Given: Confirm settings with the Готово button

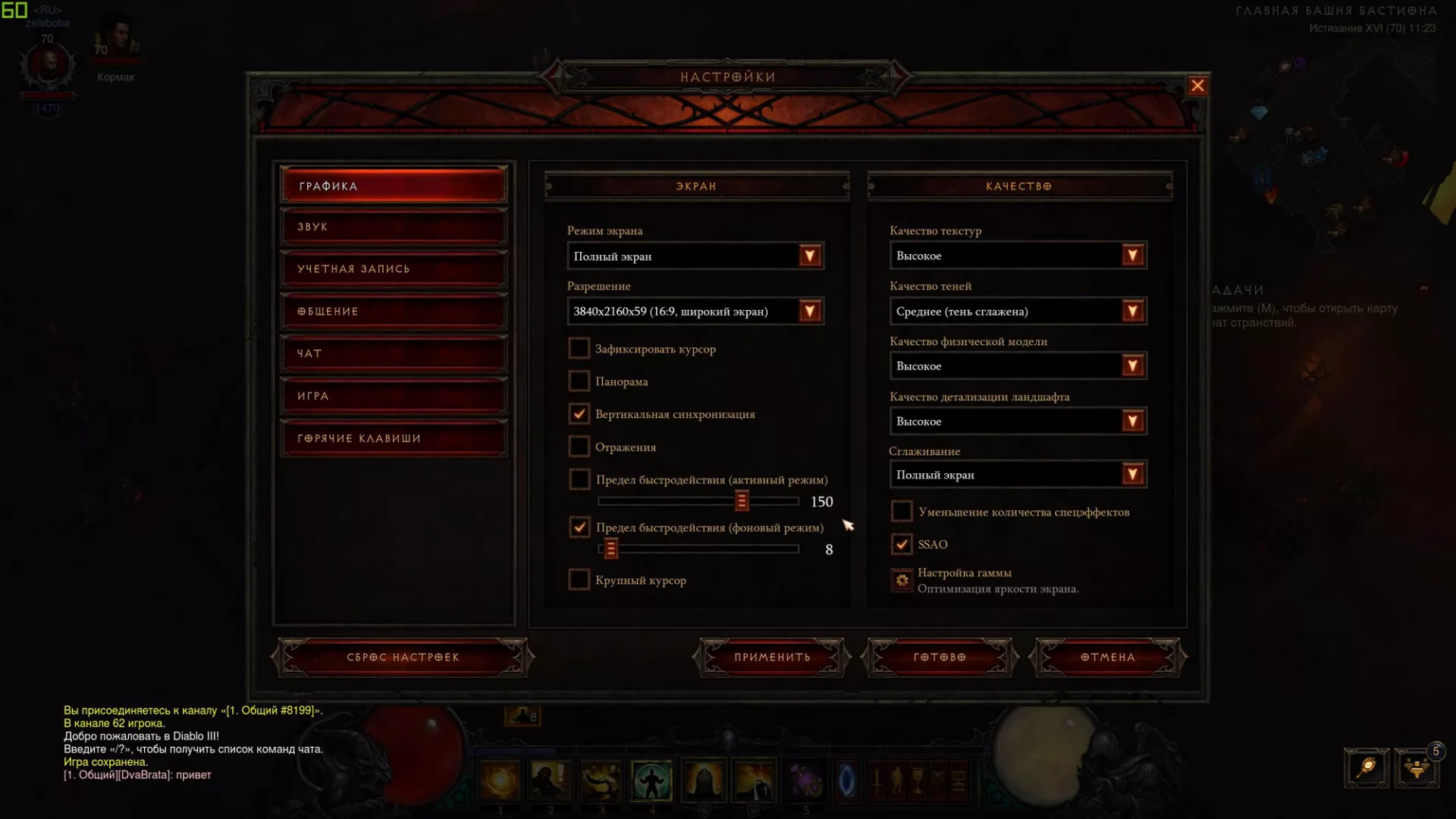Looking at the screenshot, I should point(940,657).
